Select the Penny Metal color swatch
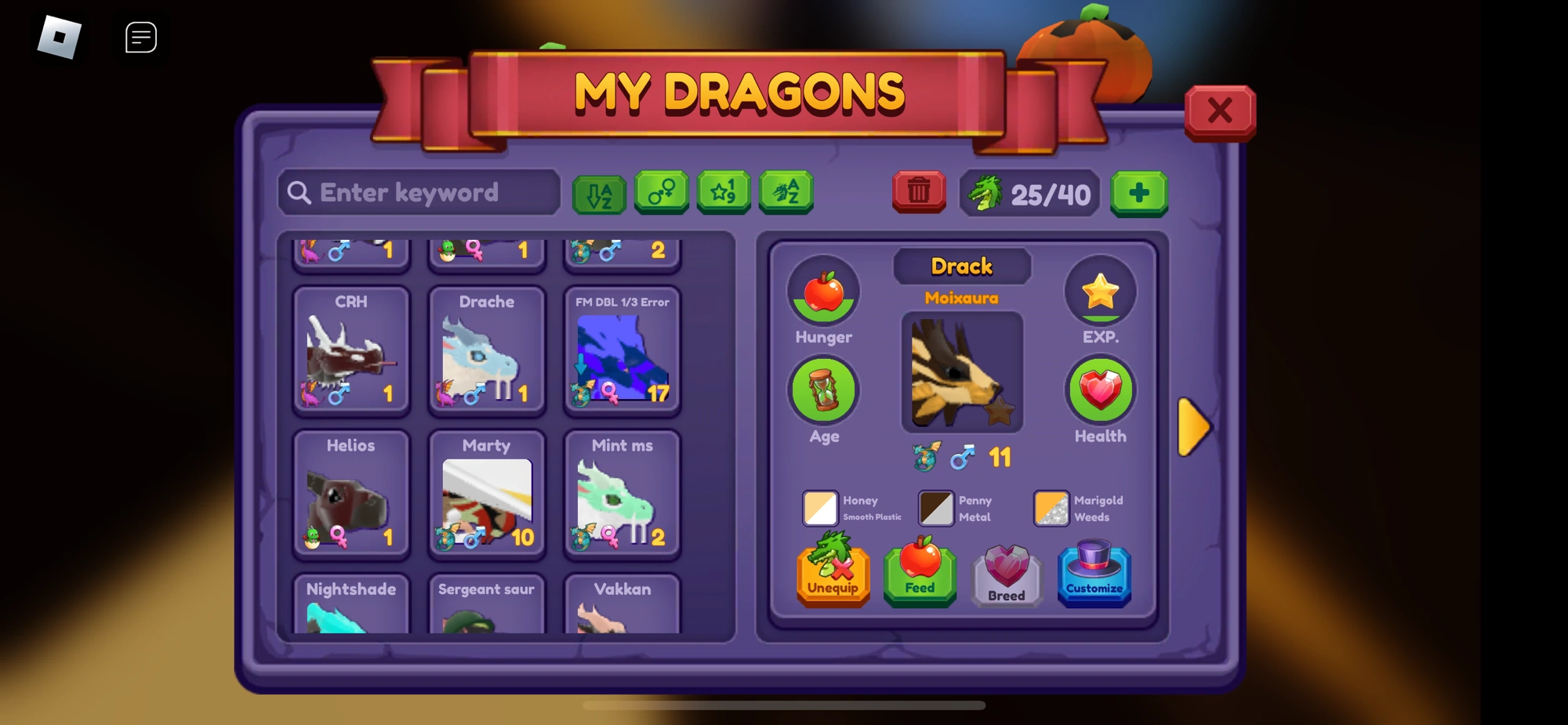 (935, 508)
